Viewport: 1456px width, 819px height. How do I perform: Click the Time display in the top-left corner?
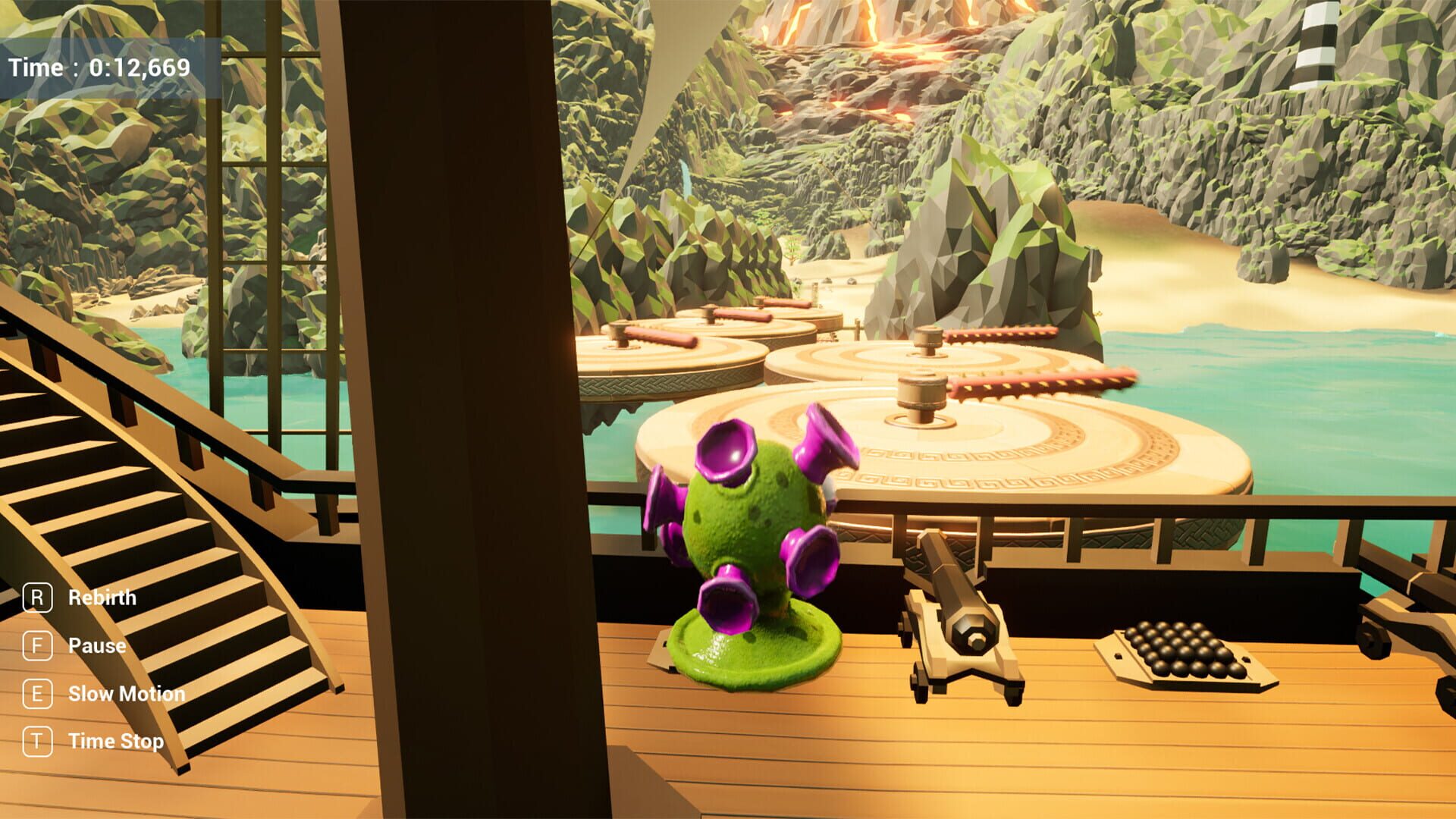(101, 67)
